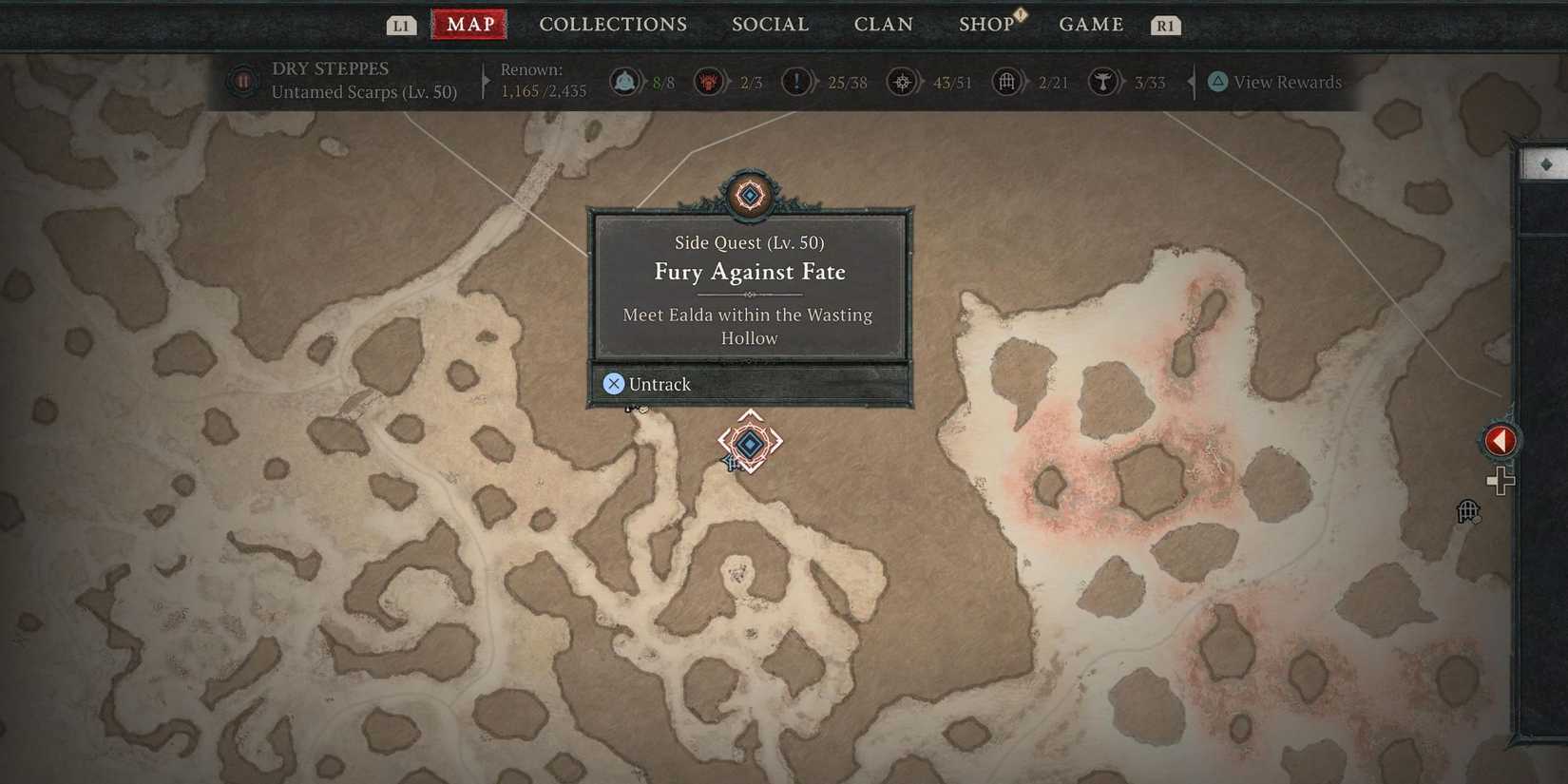Switch to the COLLECTIONS tab
Image resolution: width=1568 pixels, height=784 pixels.
coord(613,24)
